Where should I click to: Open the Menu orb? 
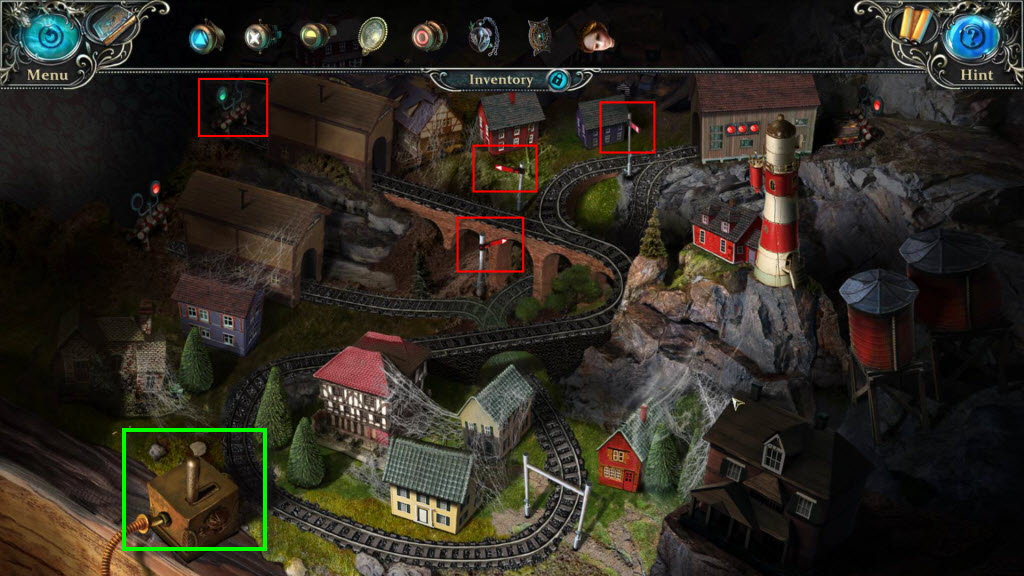pyautogui.click(x=45, y=36)
